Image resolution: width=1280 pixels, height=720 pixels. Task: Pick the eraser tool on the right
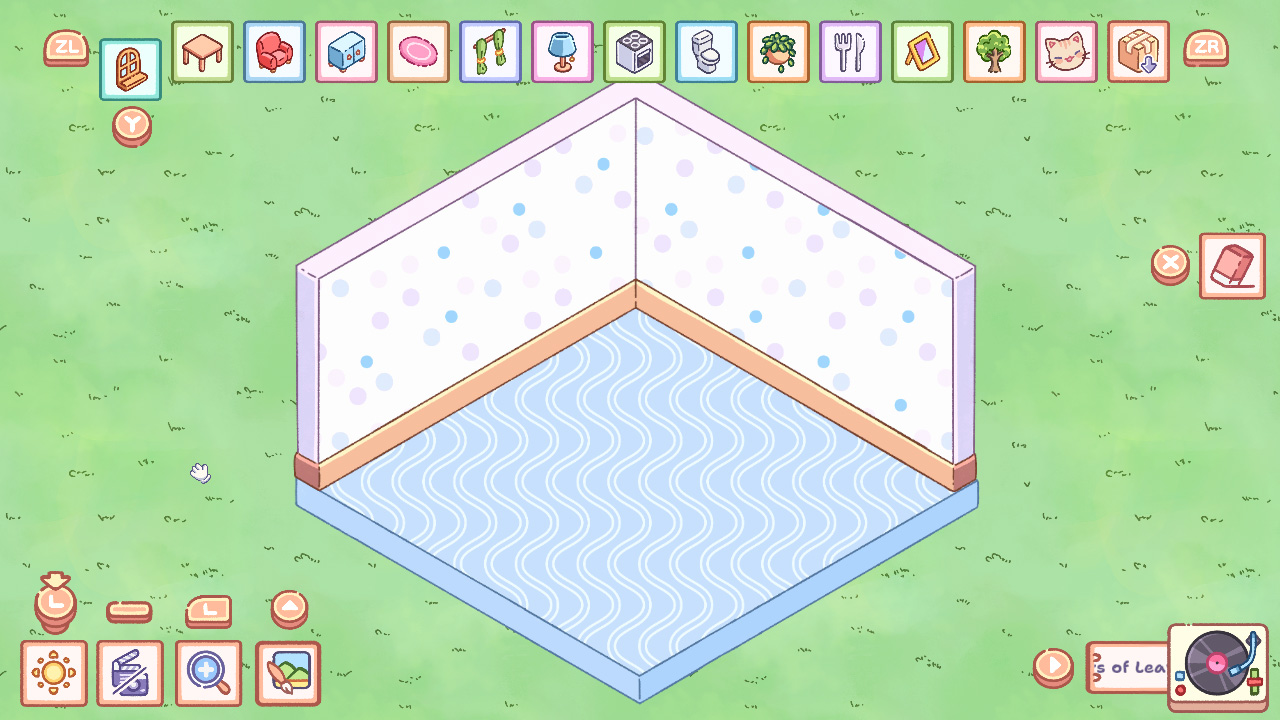point(1232,266)
